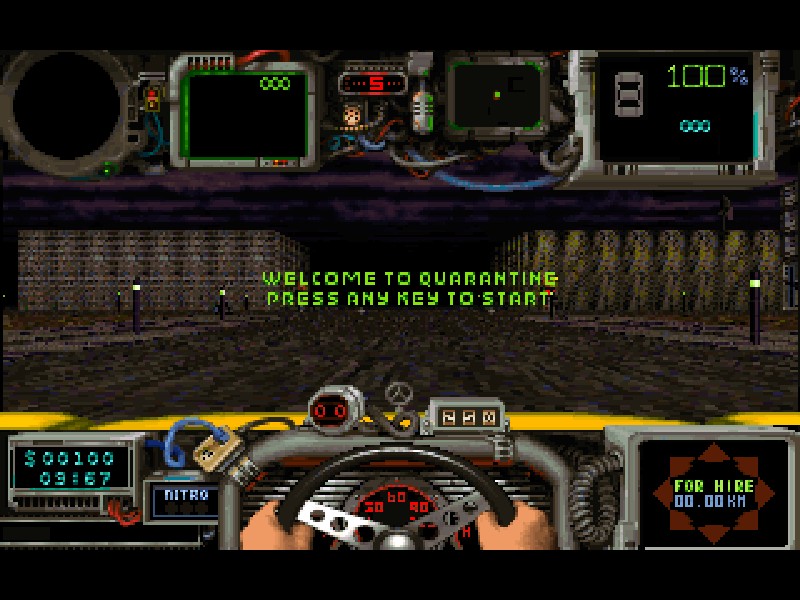Select the NITRO panel on the dashboard
The height and width of the screenshot is (600, 800).
tap(183, 499)
